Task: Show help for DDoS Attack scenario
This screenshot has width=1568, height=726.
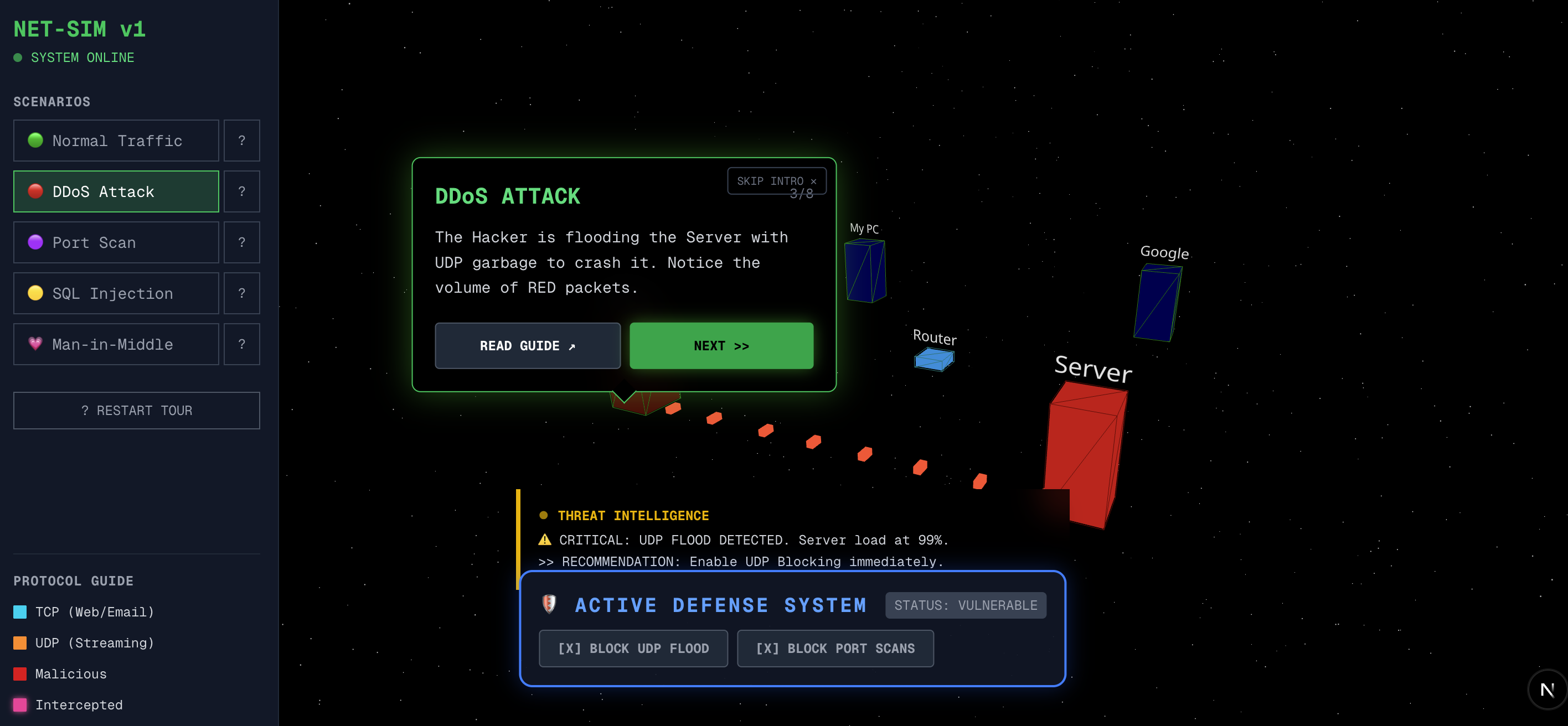Action: click(241, 191)
